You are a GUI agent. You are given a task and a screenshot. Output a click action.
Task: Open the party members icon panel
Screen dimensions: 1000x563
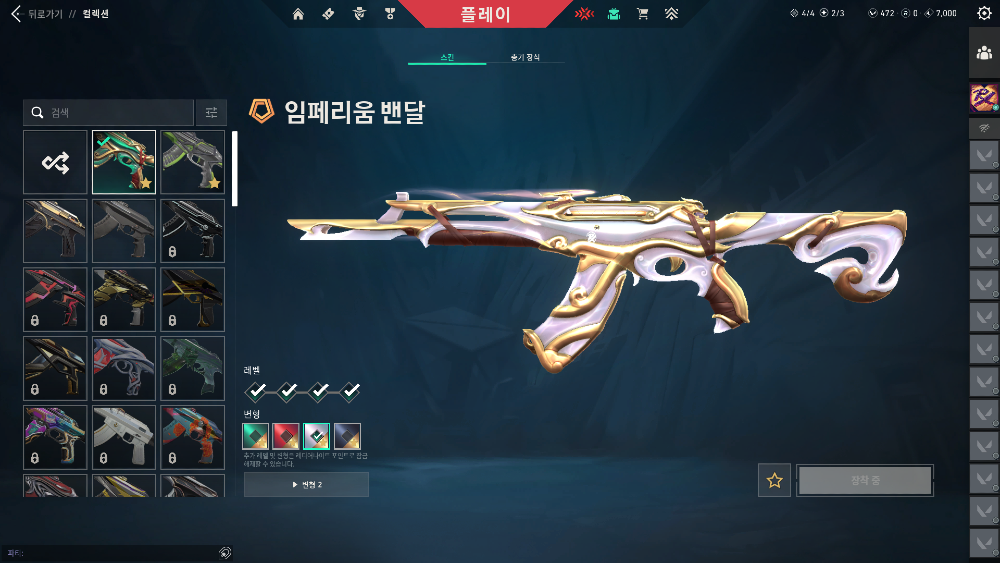(984, 53)
